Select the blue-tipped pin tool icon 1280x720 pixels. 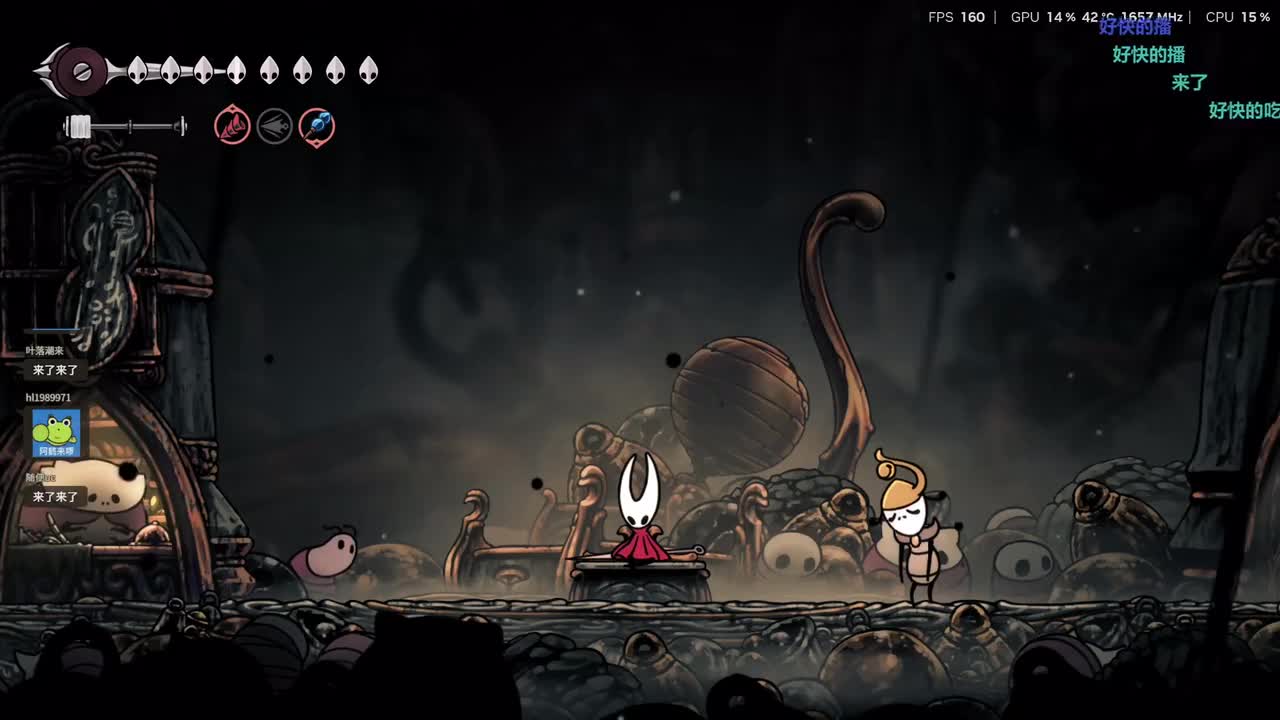tap(317, 126)
